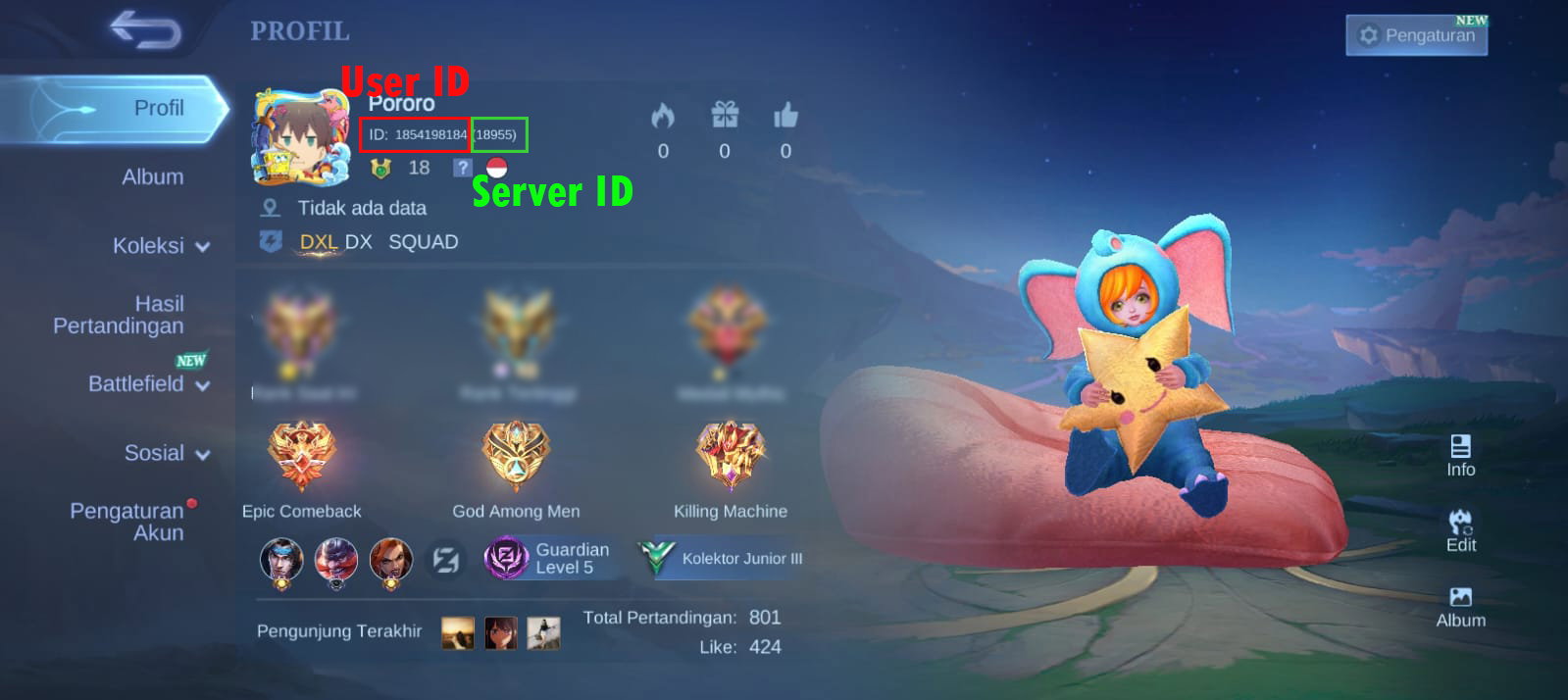Click the Pororo profile avatar
Viewport: 1568px width, 700px height.
pyautogui.click(x=300, y=137)
